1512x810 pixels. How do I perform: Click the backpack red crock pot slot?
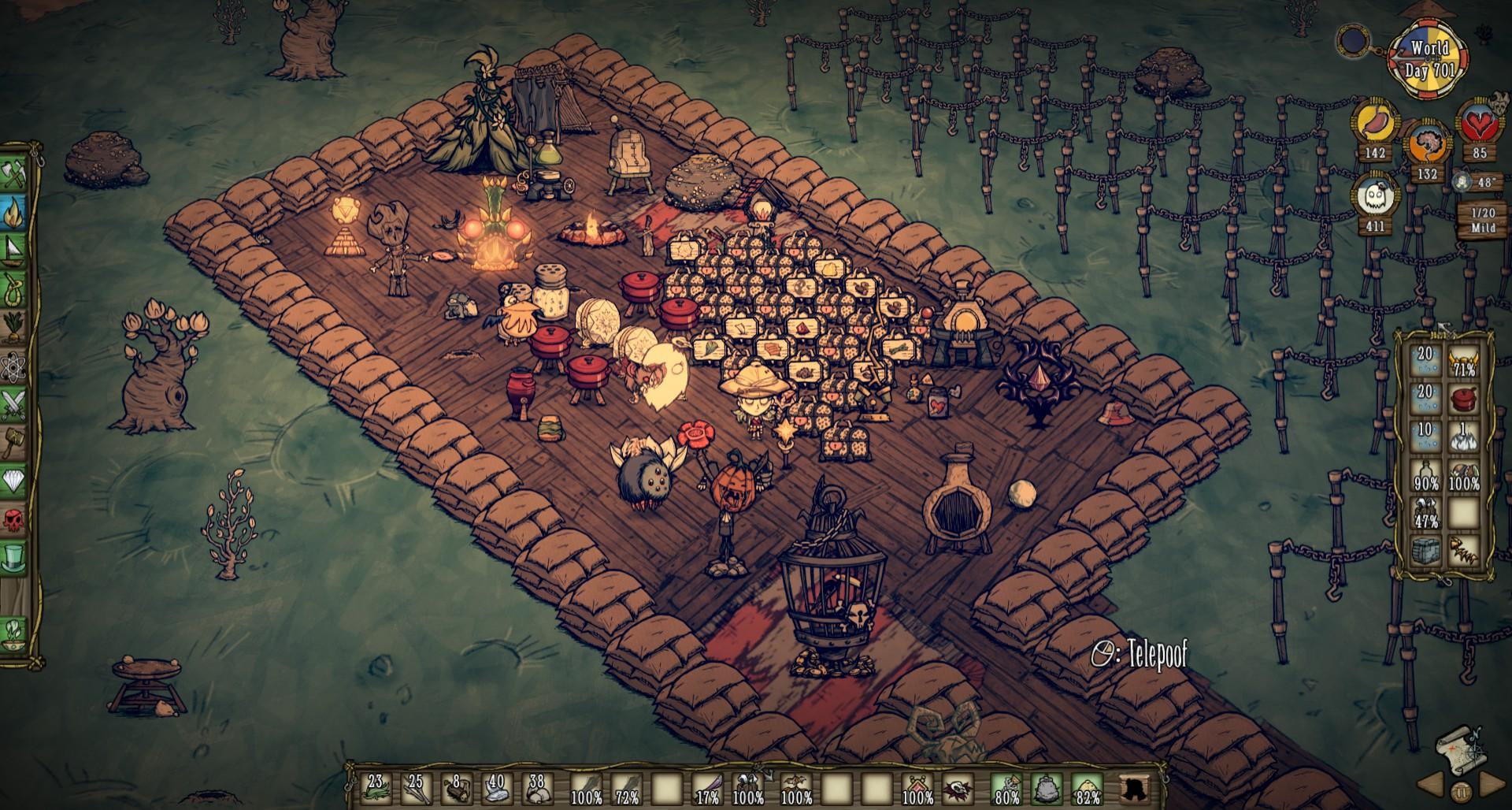click(1464, 397)
